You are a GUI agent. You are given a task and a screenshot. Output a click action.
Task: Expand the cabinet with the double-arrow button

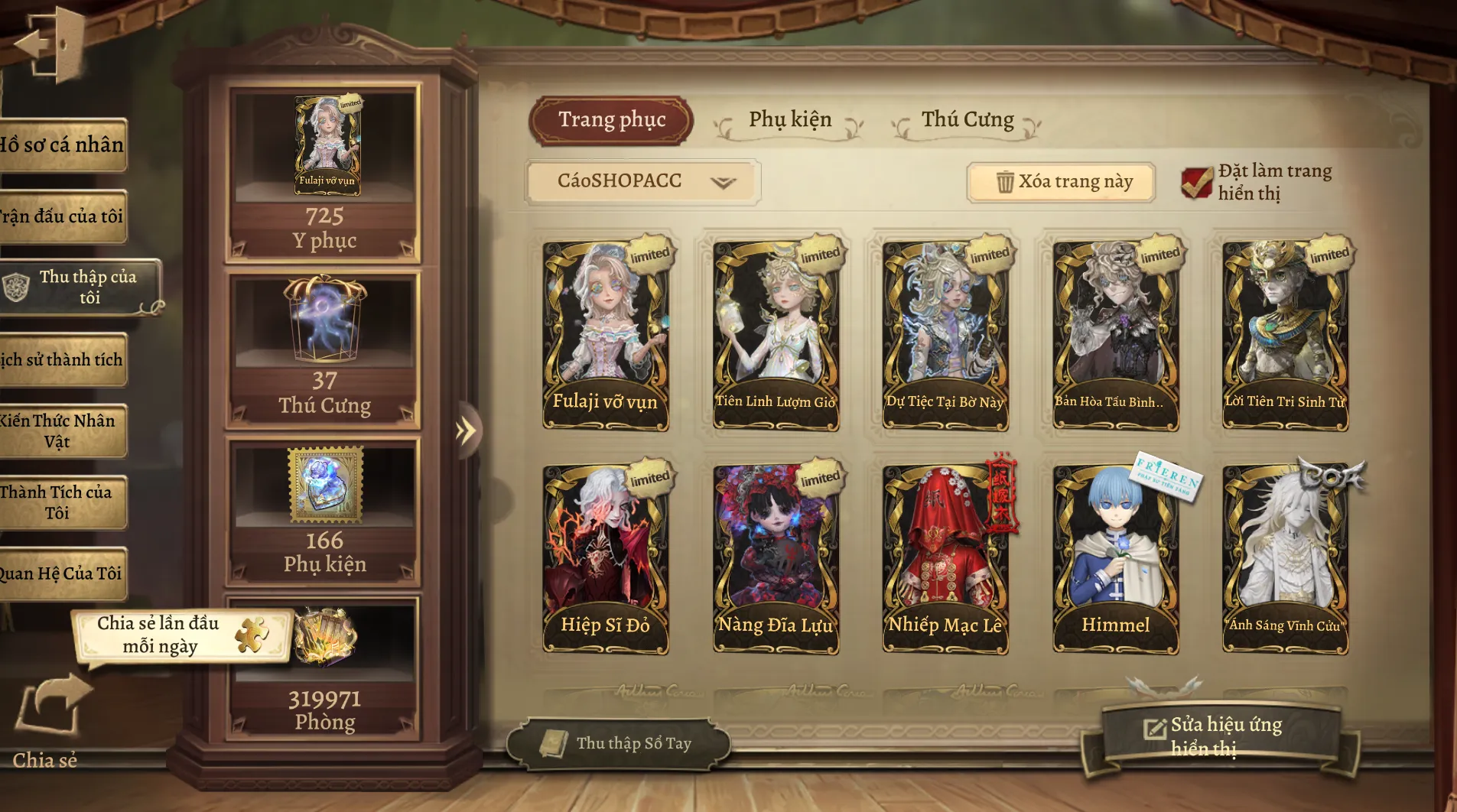pos(465,431)
